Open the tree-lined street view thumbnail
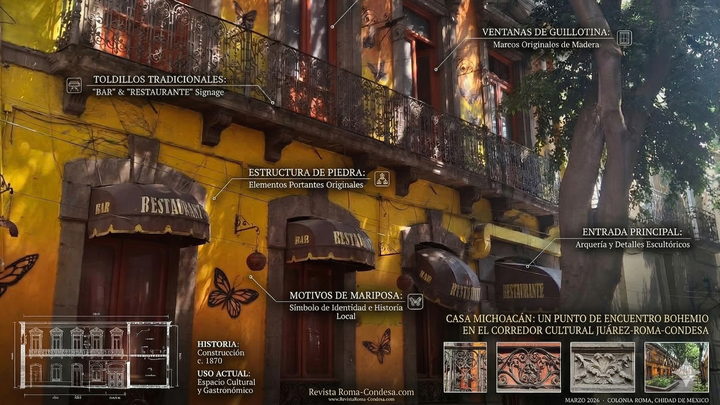 (x=676, y=367)
